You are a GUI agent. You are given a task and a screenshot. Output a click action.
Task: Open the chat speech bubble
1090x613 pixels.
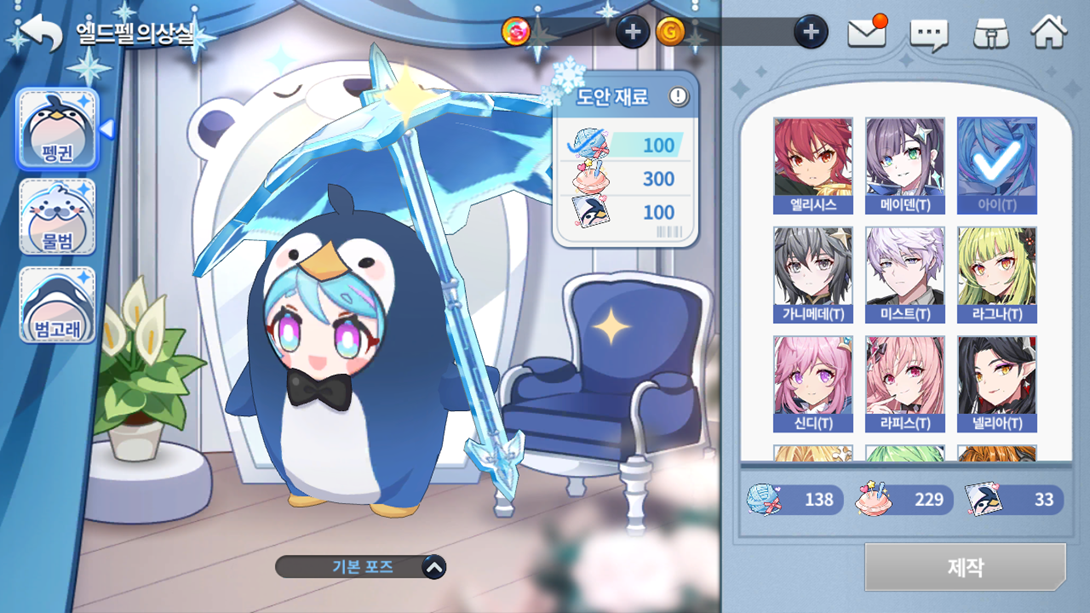coord(928,35)
